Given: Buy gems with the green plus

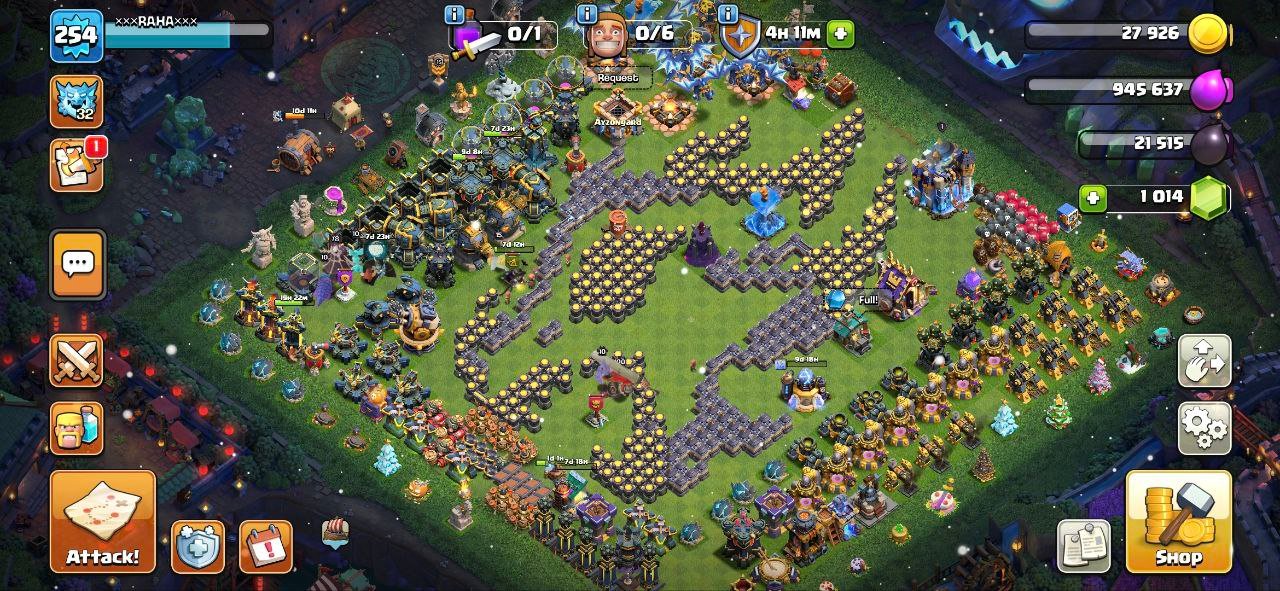Looking at the screenshot, I should pyautogui.click(x=1093, y=197).
